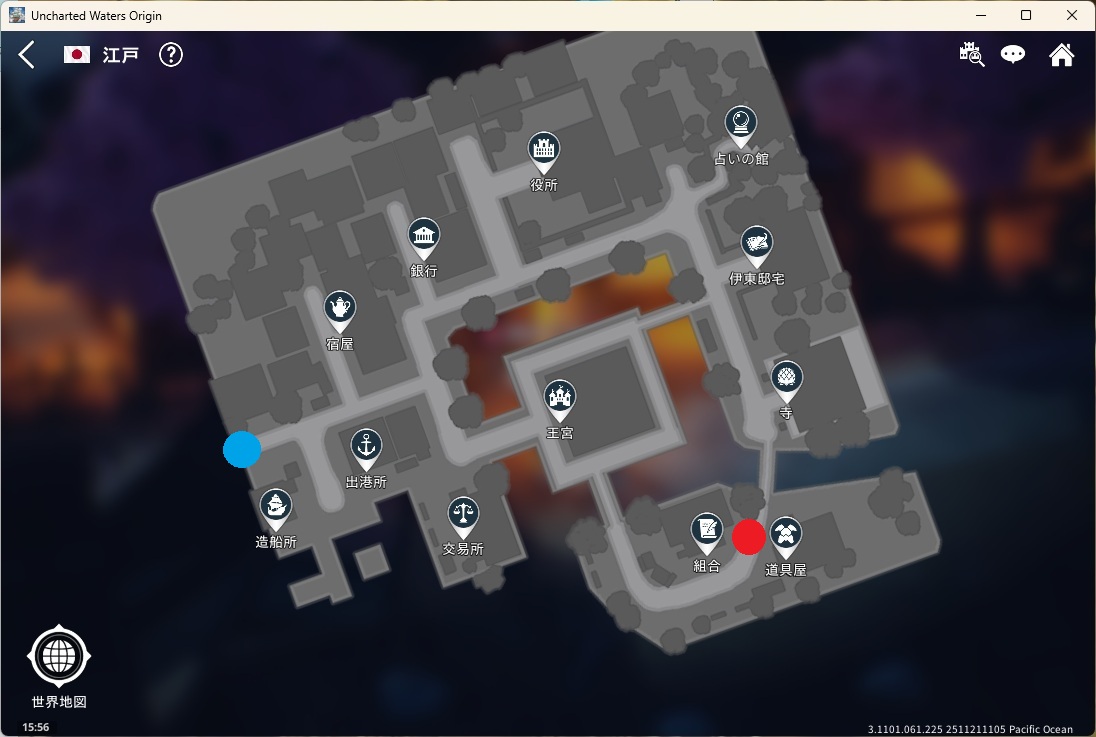The image size is (1096, 737).
Task: Choose the 王宮 palace marker
Action: click(x=560, y=400)
